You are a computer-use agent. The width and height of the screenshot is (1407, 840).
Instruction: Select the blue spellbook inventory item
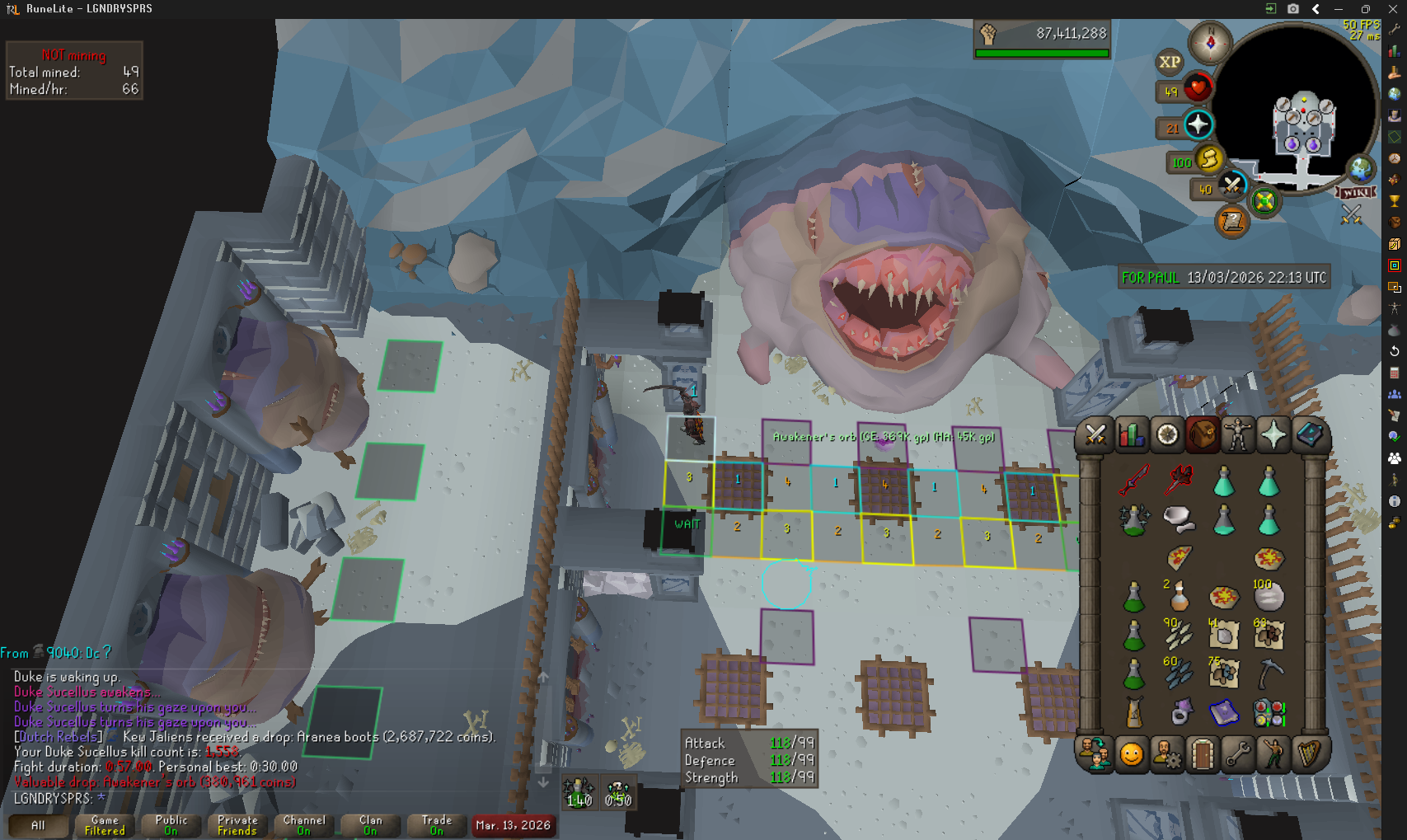(1224, 711)
